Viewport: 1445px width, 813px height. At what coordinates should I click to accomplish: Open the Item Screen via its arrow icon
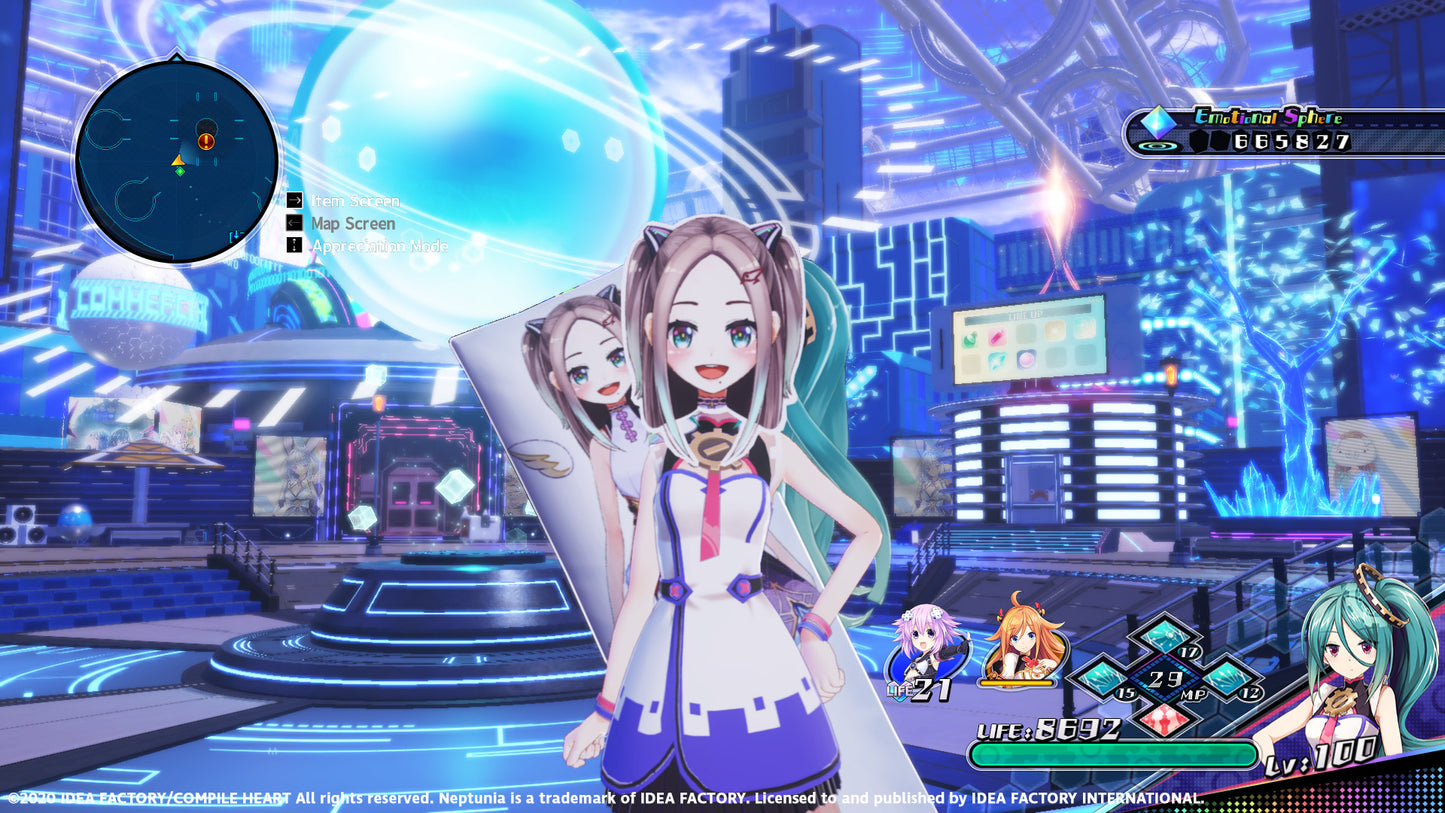pyautogui.click(x=293, y=200)
